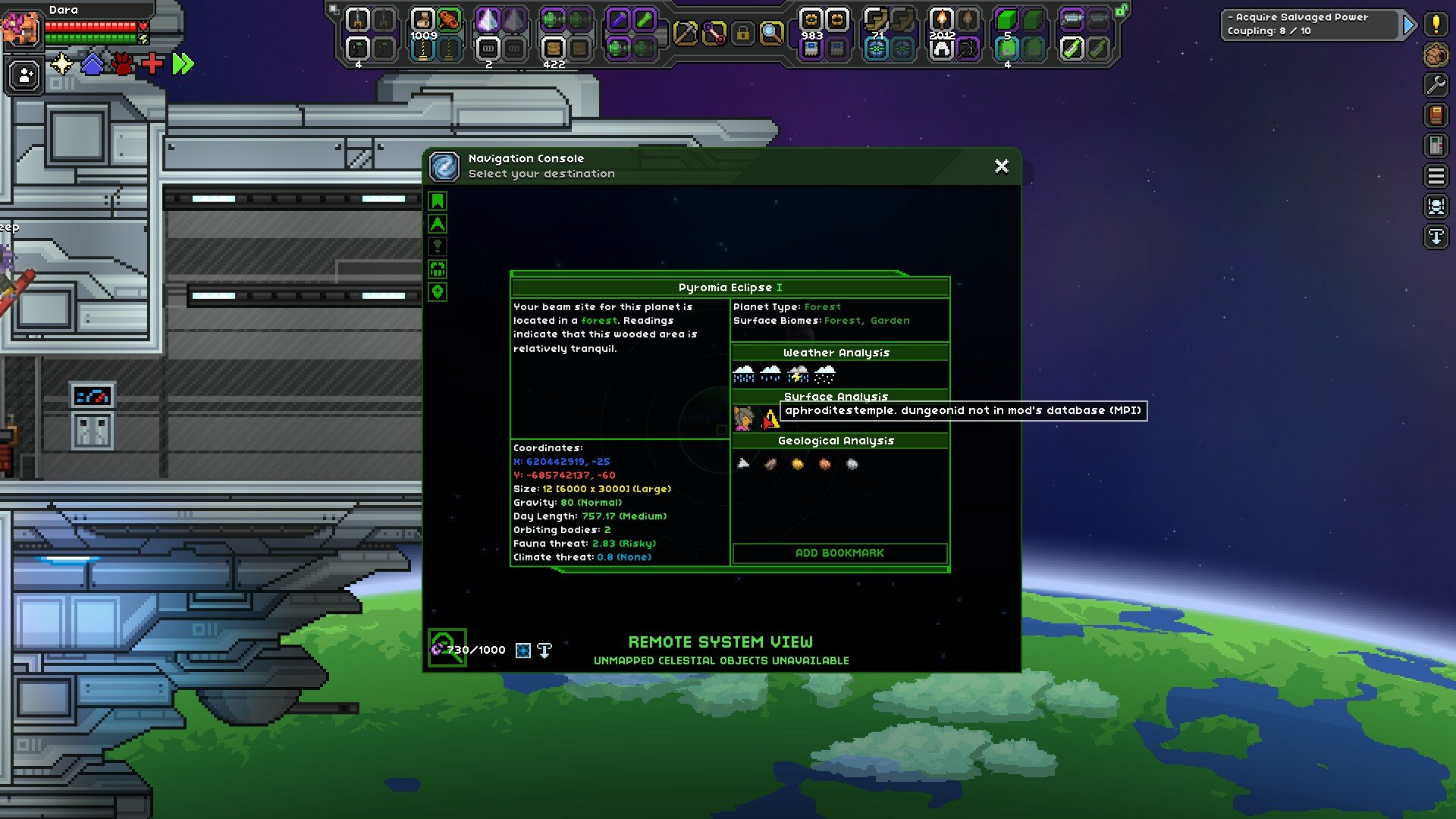Open the three-line list menu on right sidebar
1456x819 pixels.
click(x=1436, y=177)
